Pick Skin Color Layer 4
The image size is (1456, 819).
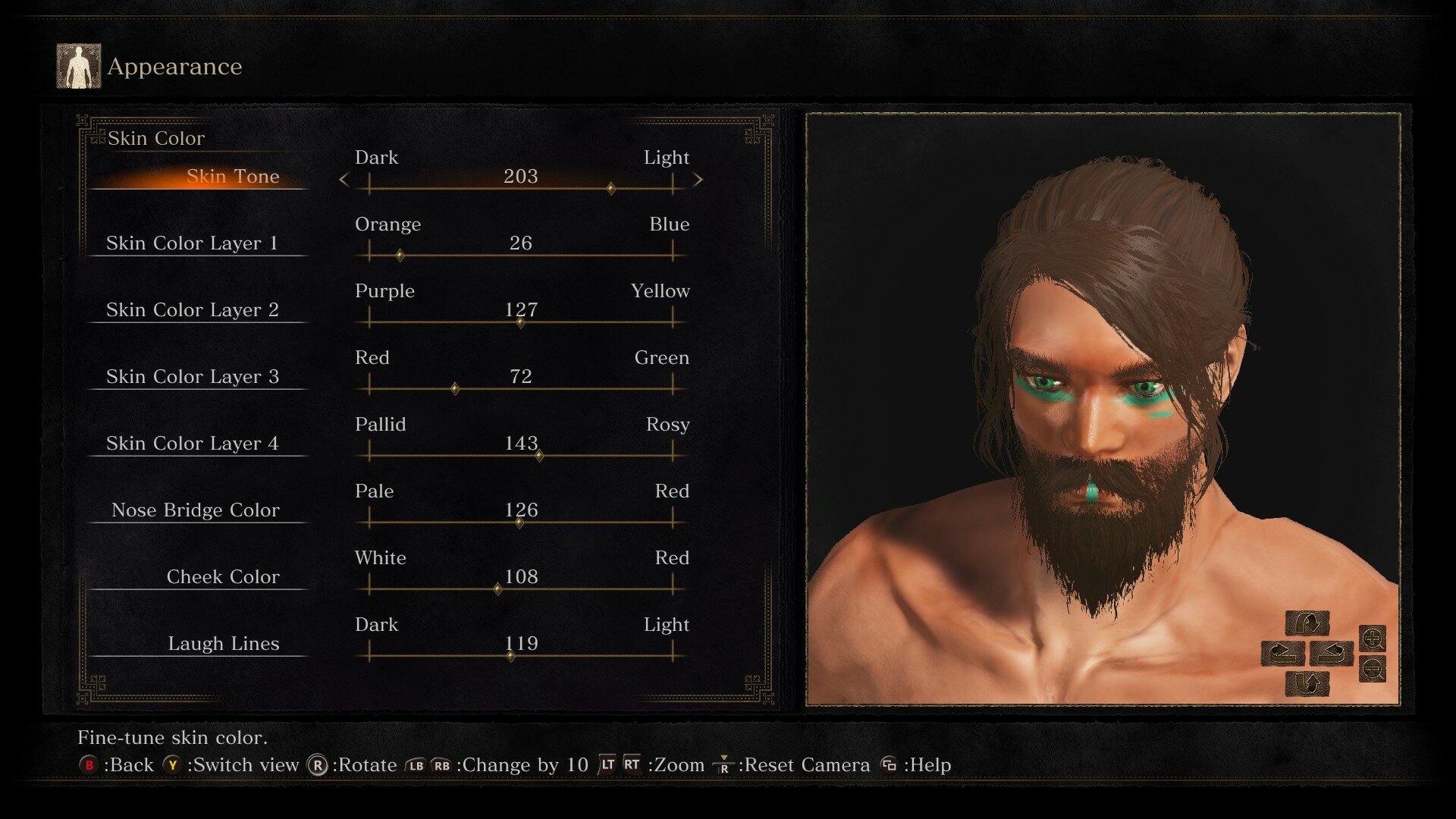(x=192, y=444)
